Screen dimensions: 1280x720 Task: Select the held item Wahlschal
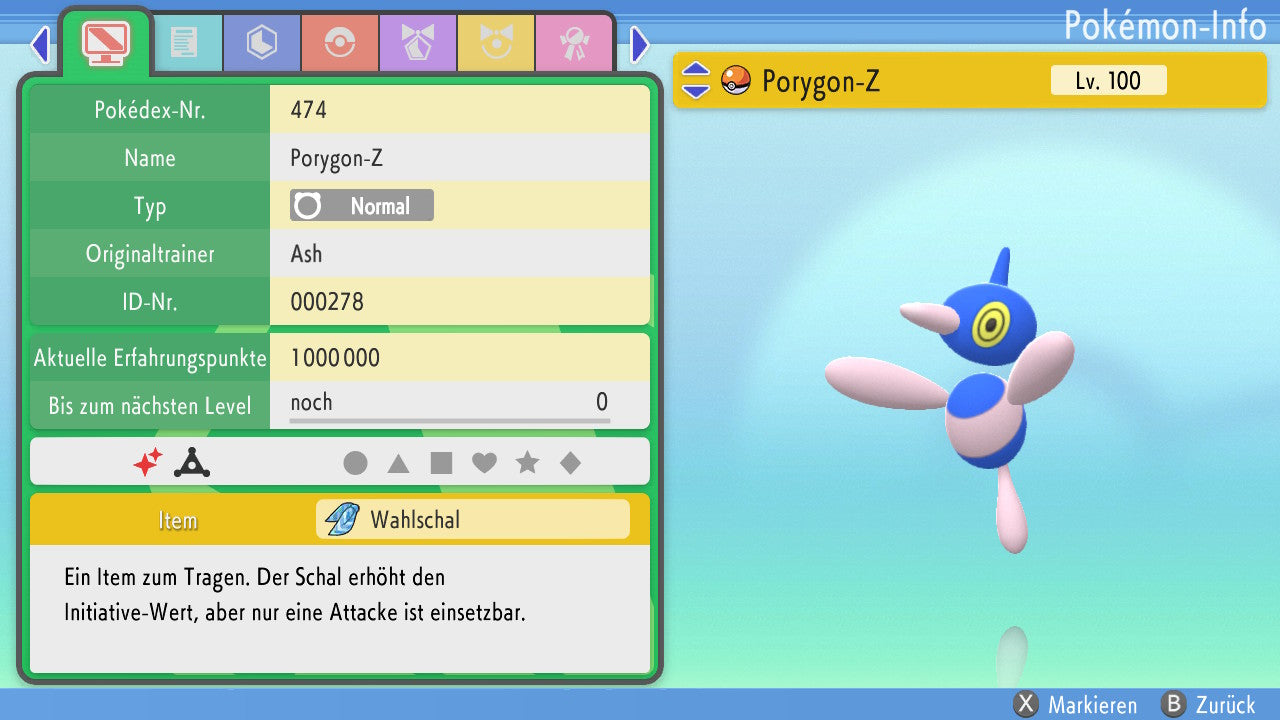click(472, 520)
